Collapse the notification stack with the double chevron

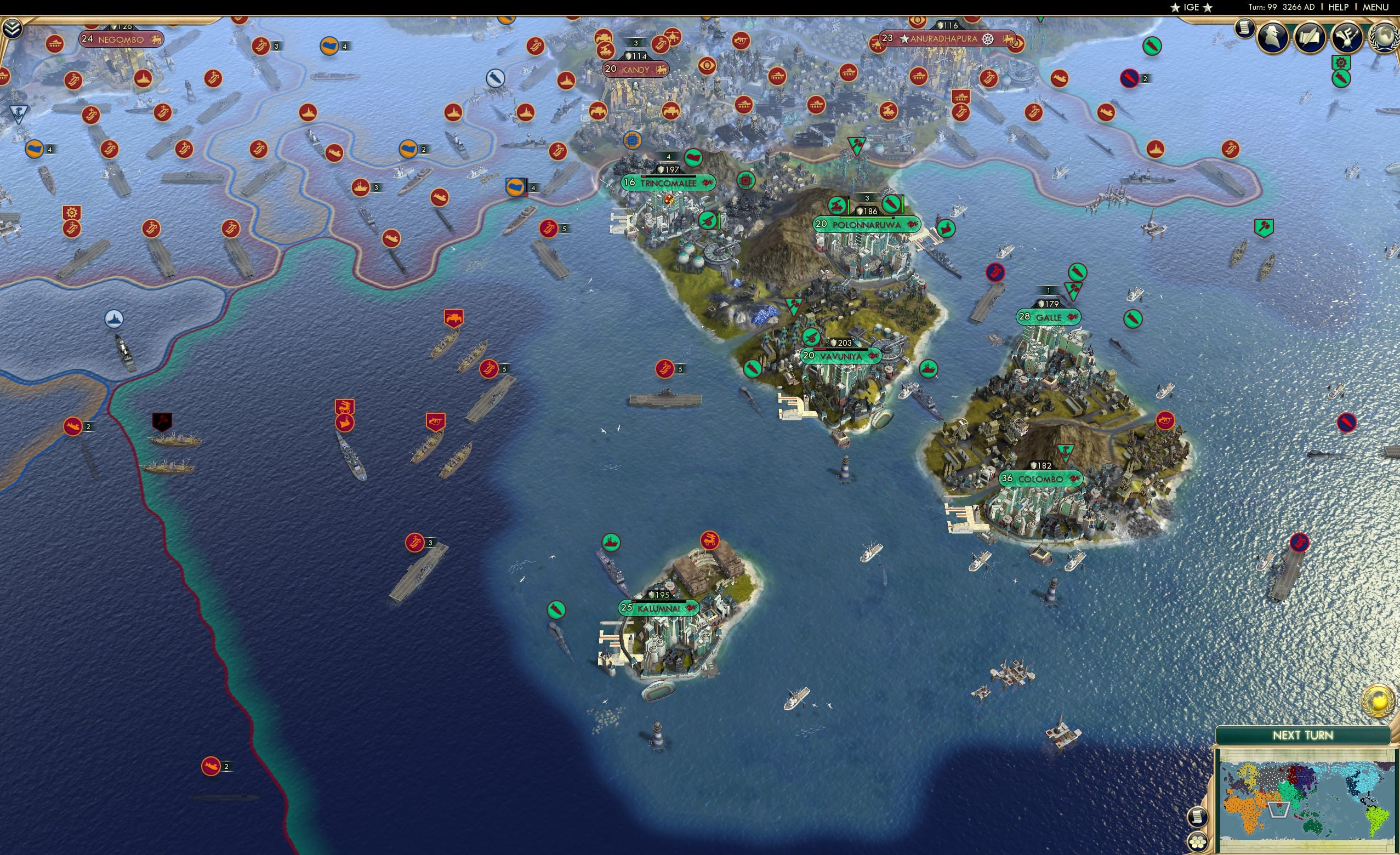[x=12, y=27]
